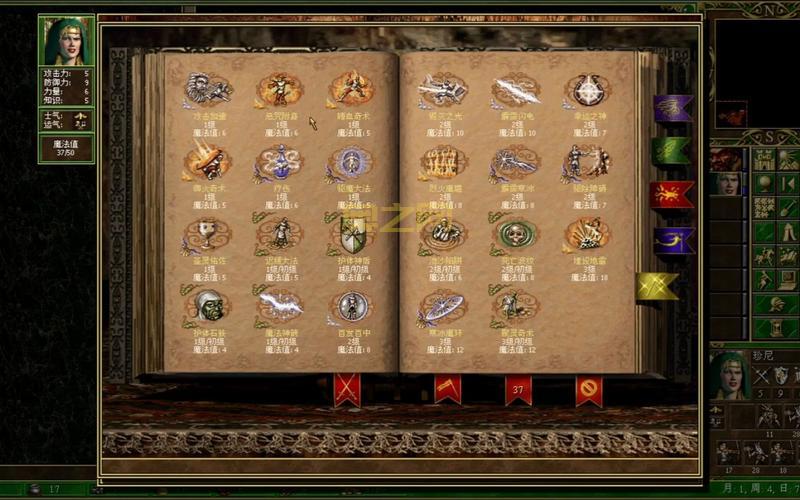Choose the compass star Fortune spell
This screenshot has height=500, width=800.
[587, 90]
